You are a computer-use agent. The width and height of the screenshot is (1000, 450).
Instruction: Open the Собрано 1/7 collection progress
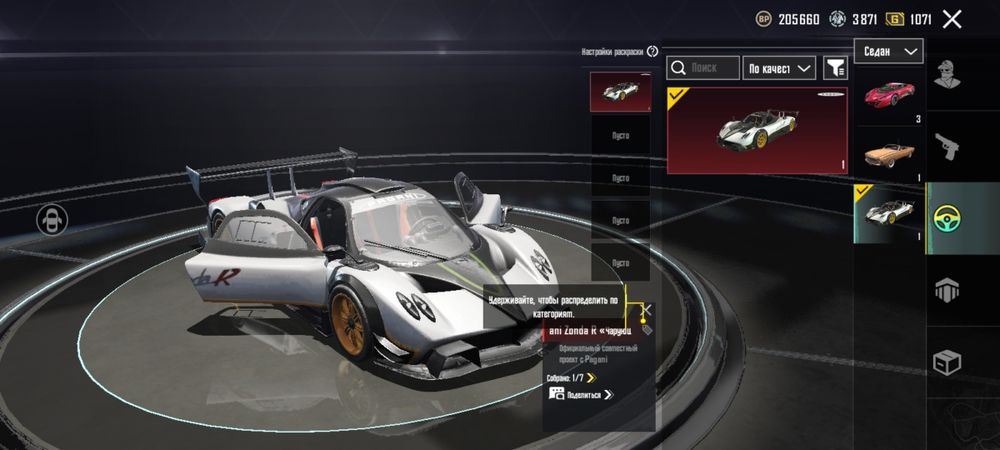571,378
